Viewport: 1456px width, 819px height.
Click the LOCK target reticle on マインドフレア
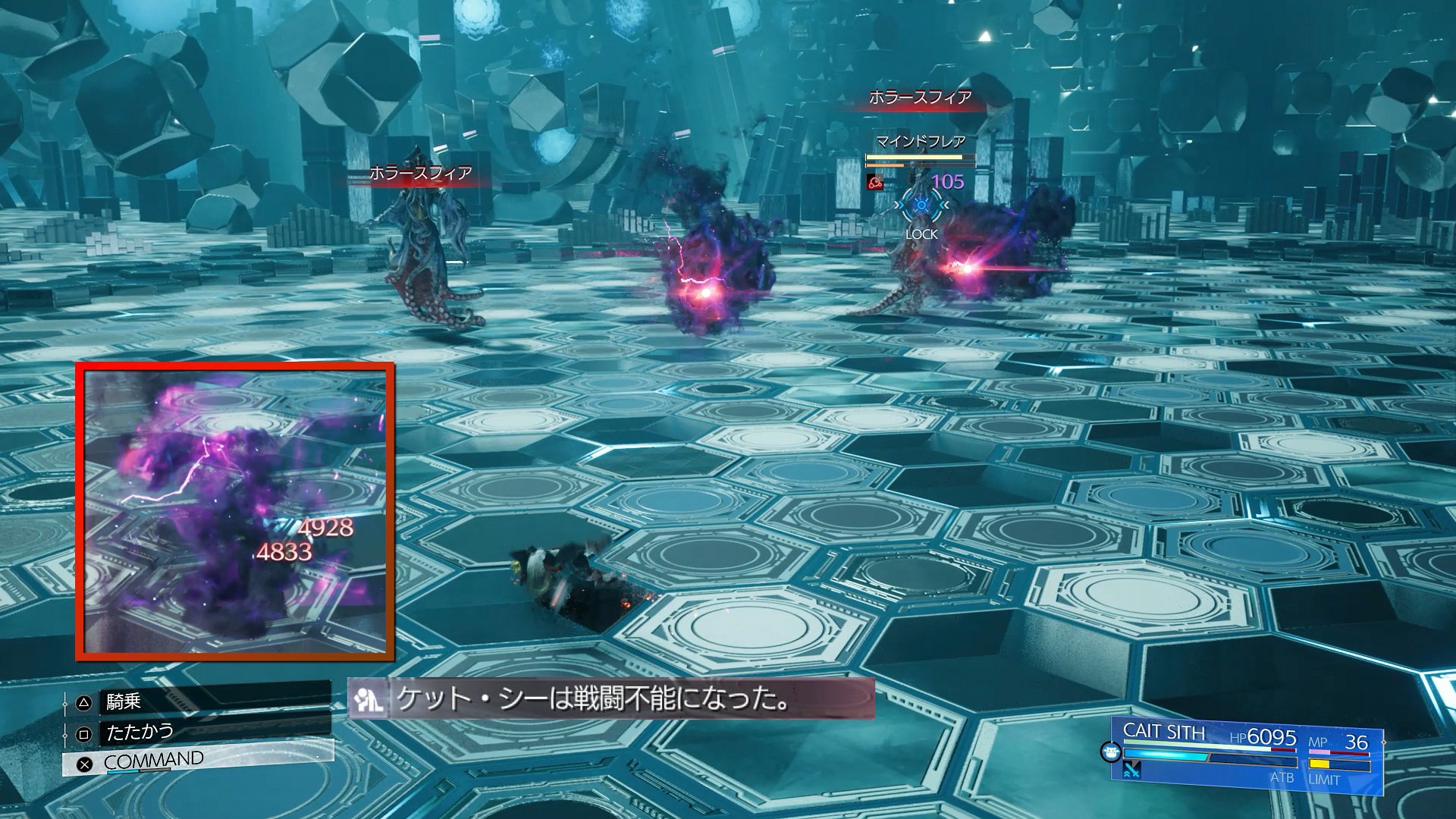(921, 206)
